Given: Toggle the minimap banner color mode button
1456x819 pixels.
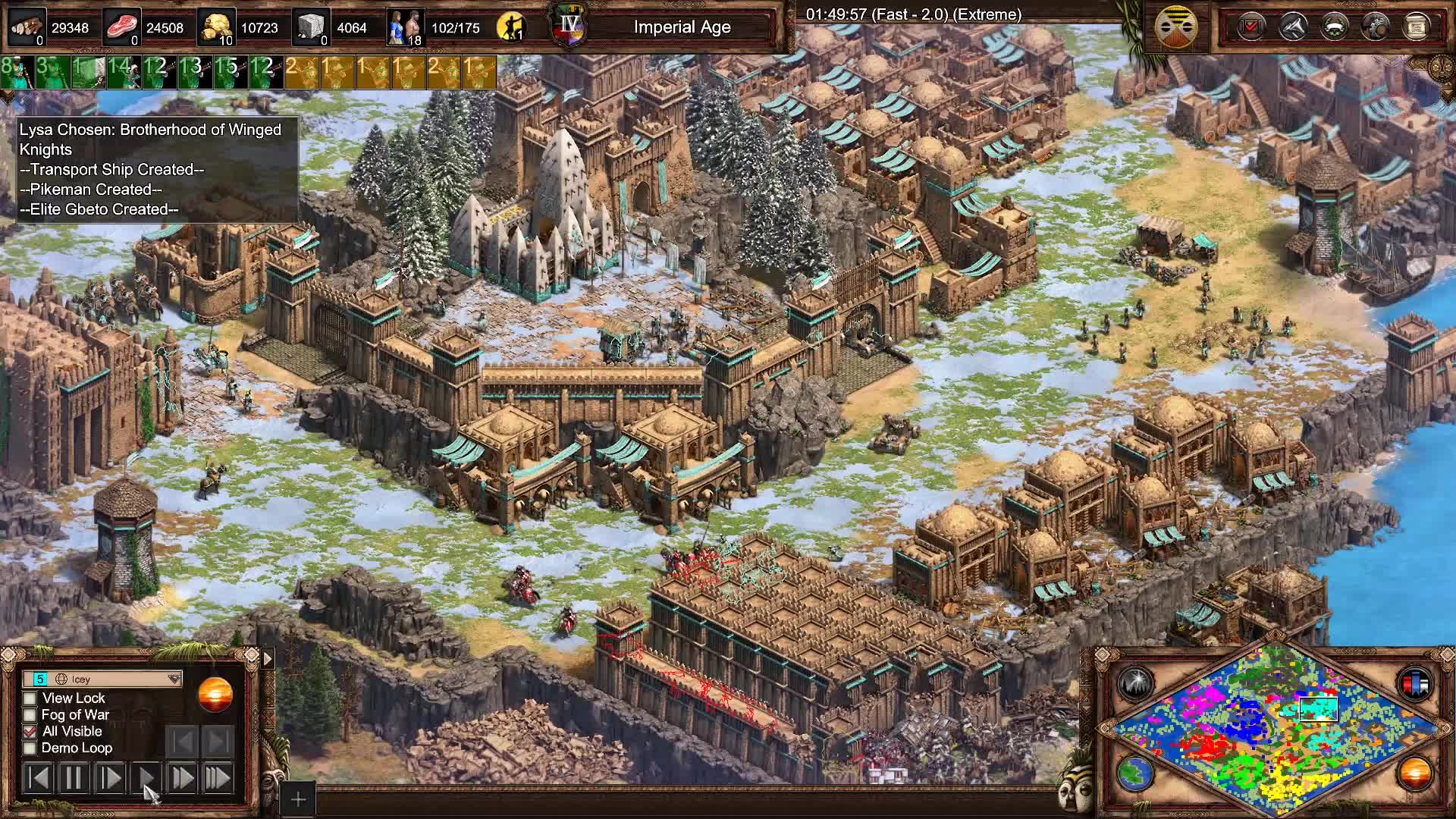Looking at the screenshot, I should [1415, 683].
